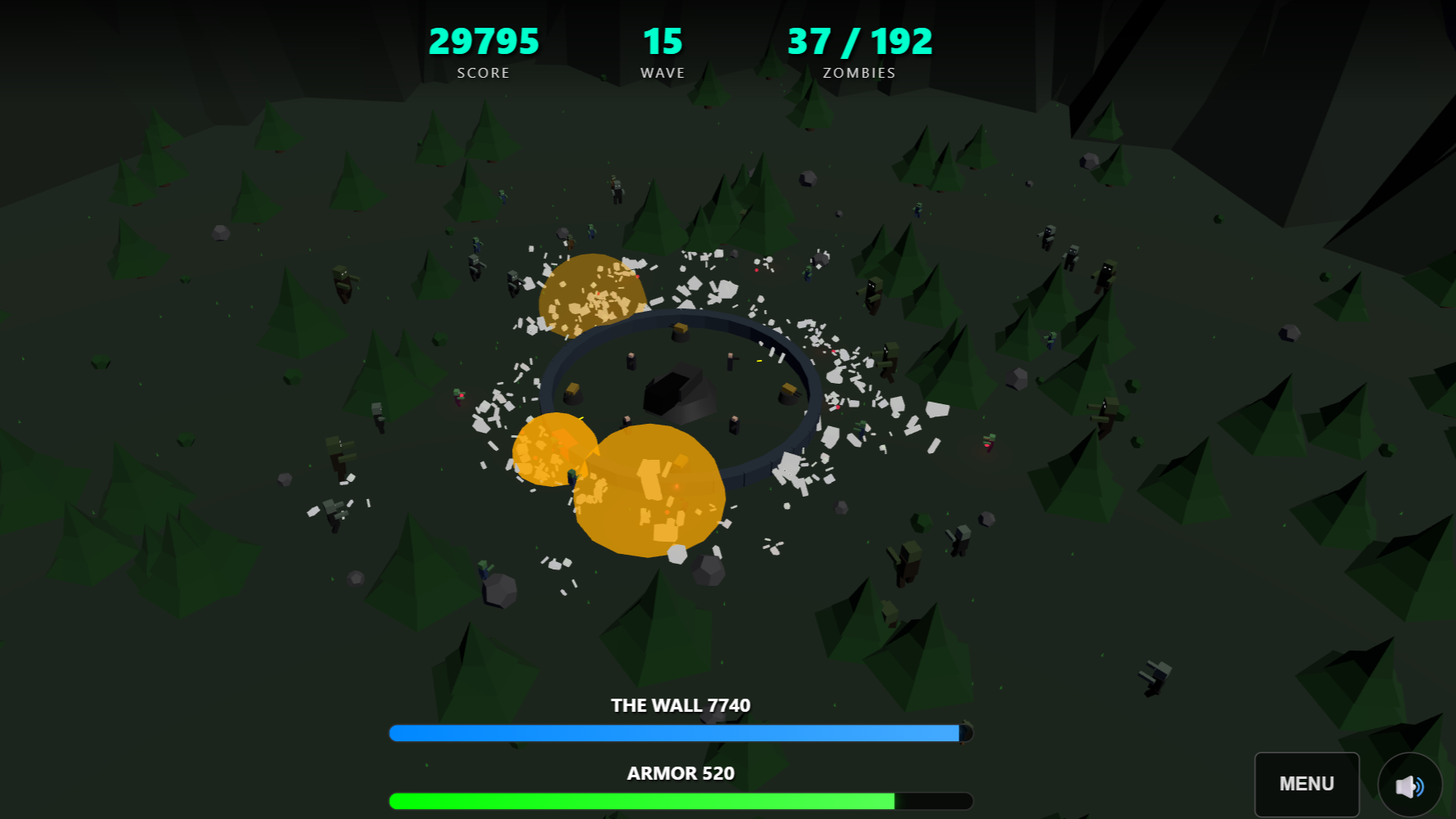Click THE WALL label to toggle health display
1456x819 pixels.
point(681,704)
